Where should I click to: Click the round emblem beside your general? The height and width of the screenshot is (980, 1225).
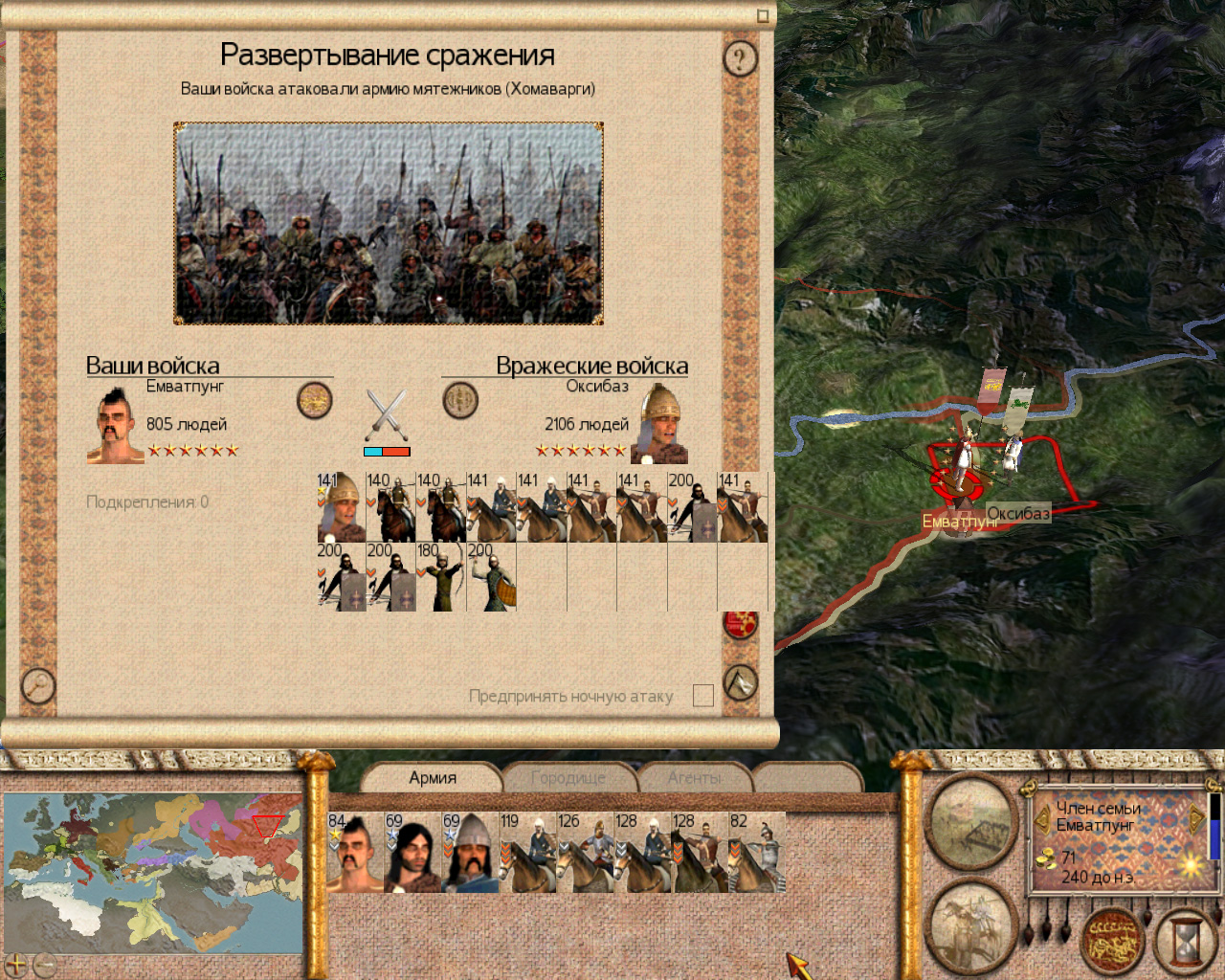pos(314,400)
